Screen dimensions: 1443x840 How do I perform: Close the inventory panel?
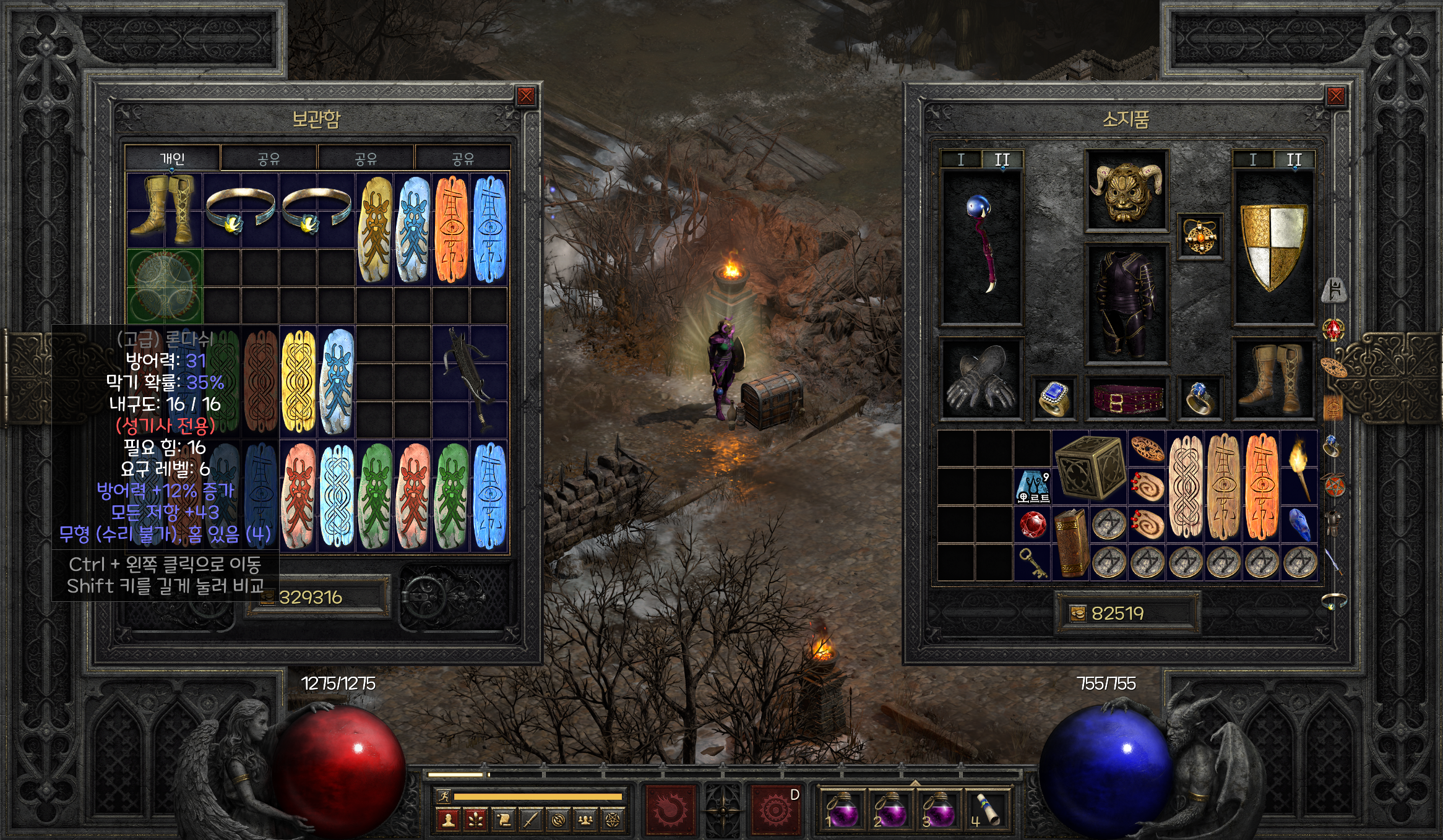(x=1335, y=96)
